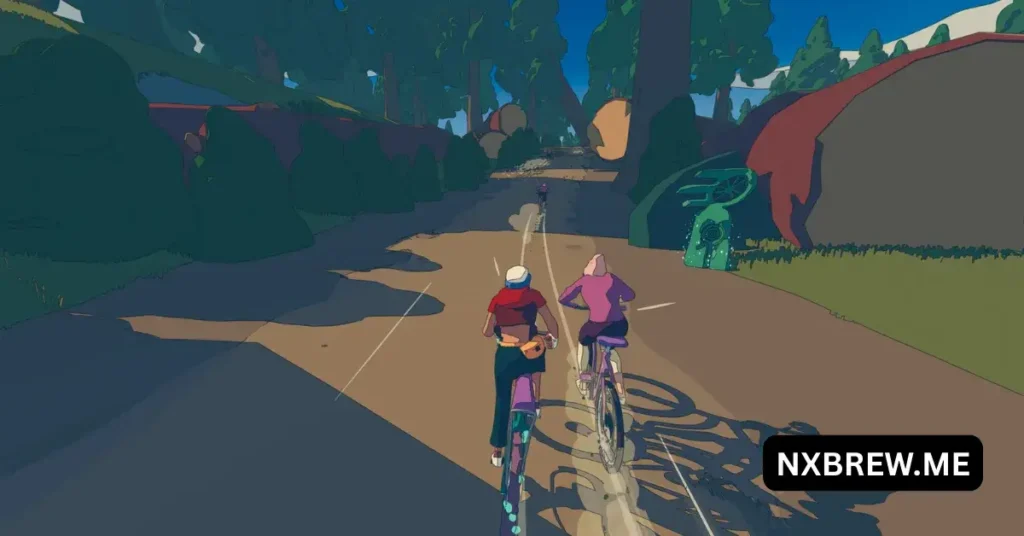Click the NXBREW.ME watermark badge
The image size is (1024, 536).
(872, 463)
